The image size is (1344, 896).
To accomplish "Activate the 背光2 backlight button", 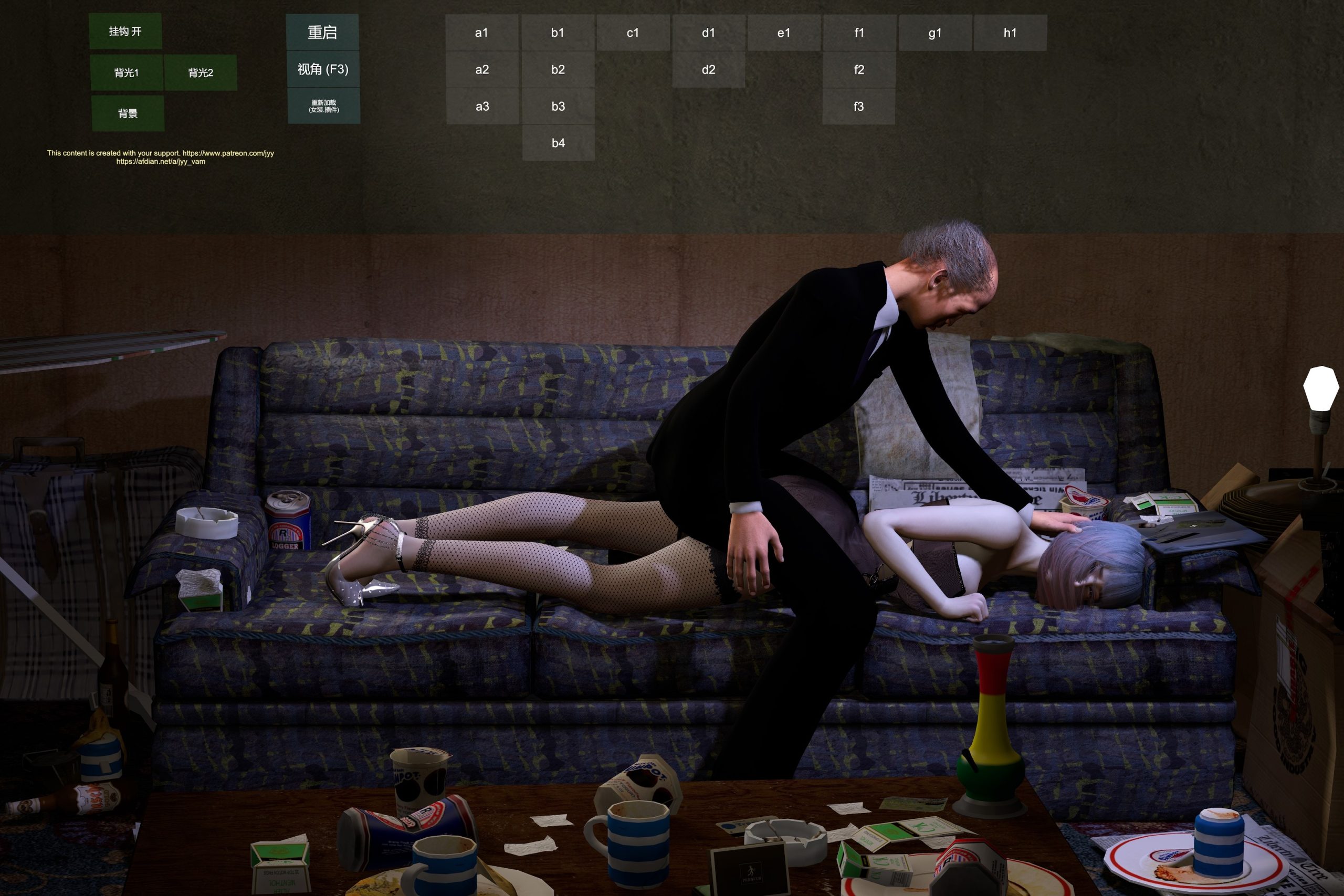I will [x=201, y=72].
